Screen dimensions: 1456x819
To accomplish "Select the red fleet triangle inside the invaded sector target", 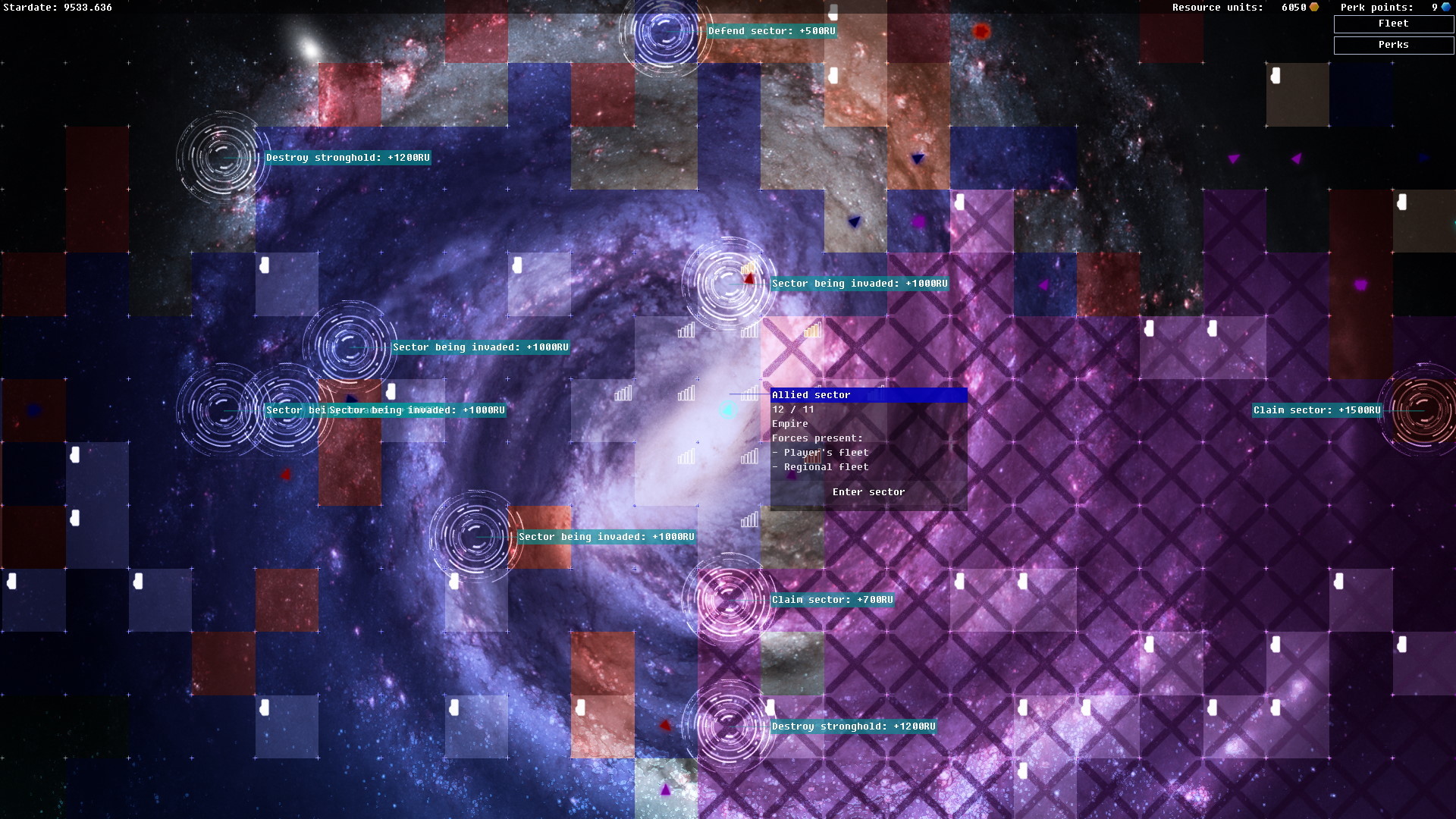I will coord(747,278).
